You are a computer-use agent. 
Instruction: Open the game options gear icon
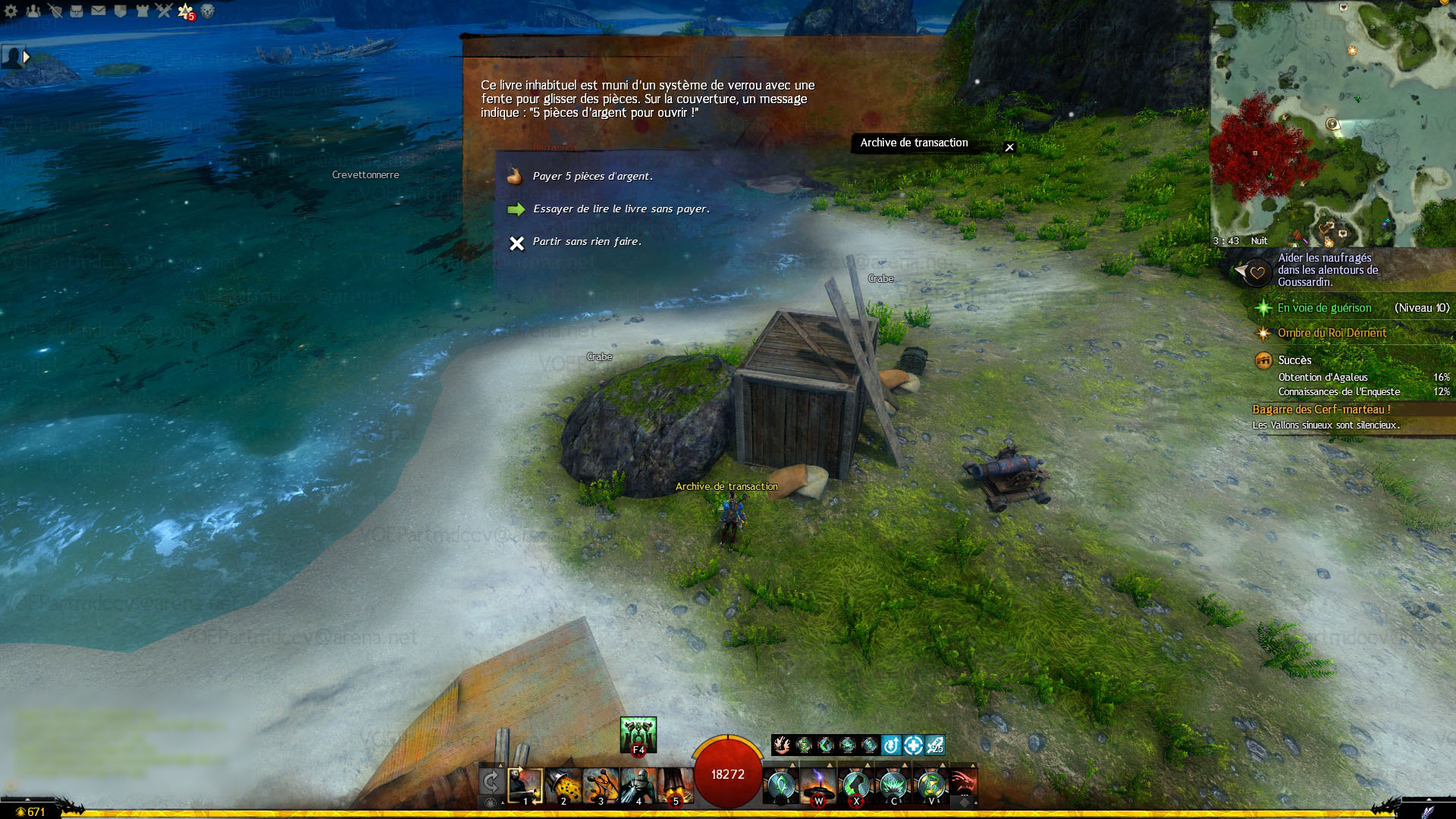tap(11, 11)
